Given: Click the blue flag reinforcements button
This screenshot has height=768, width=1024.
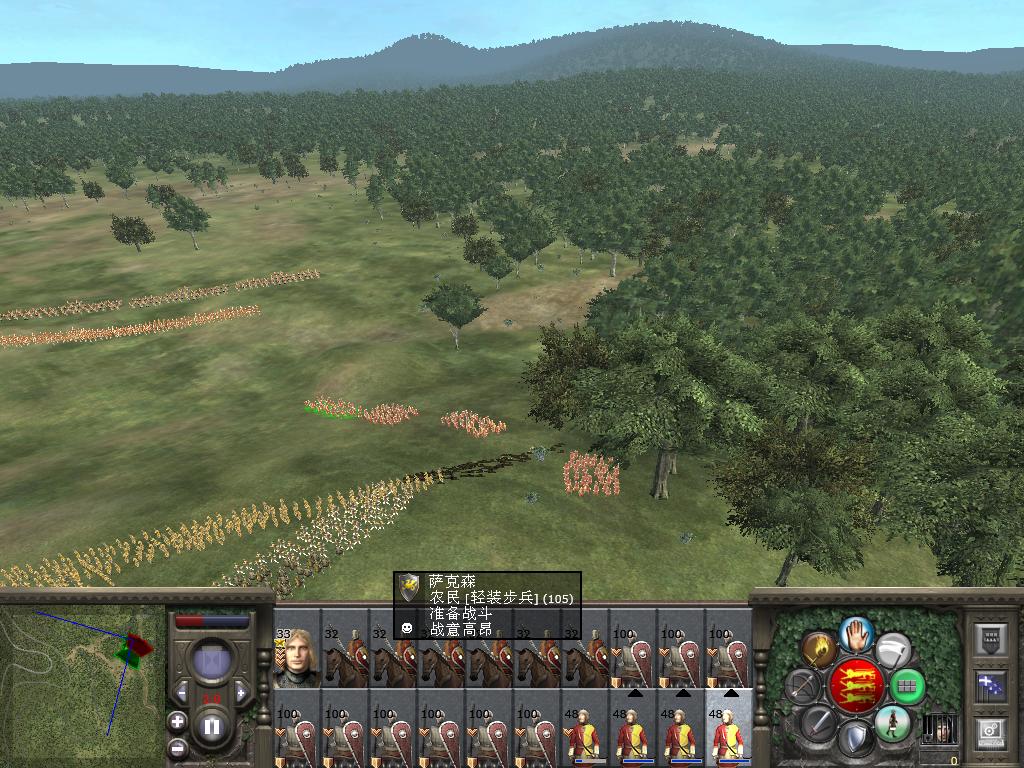Looking at the screenshot, I should [x=991, y=686].
